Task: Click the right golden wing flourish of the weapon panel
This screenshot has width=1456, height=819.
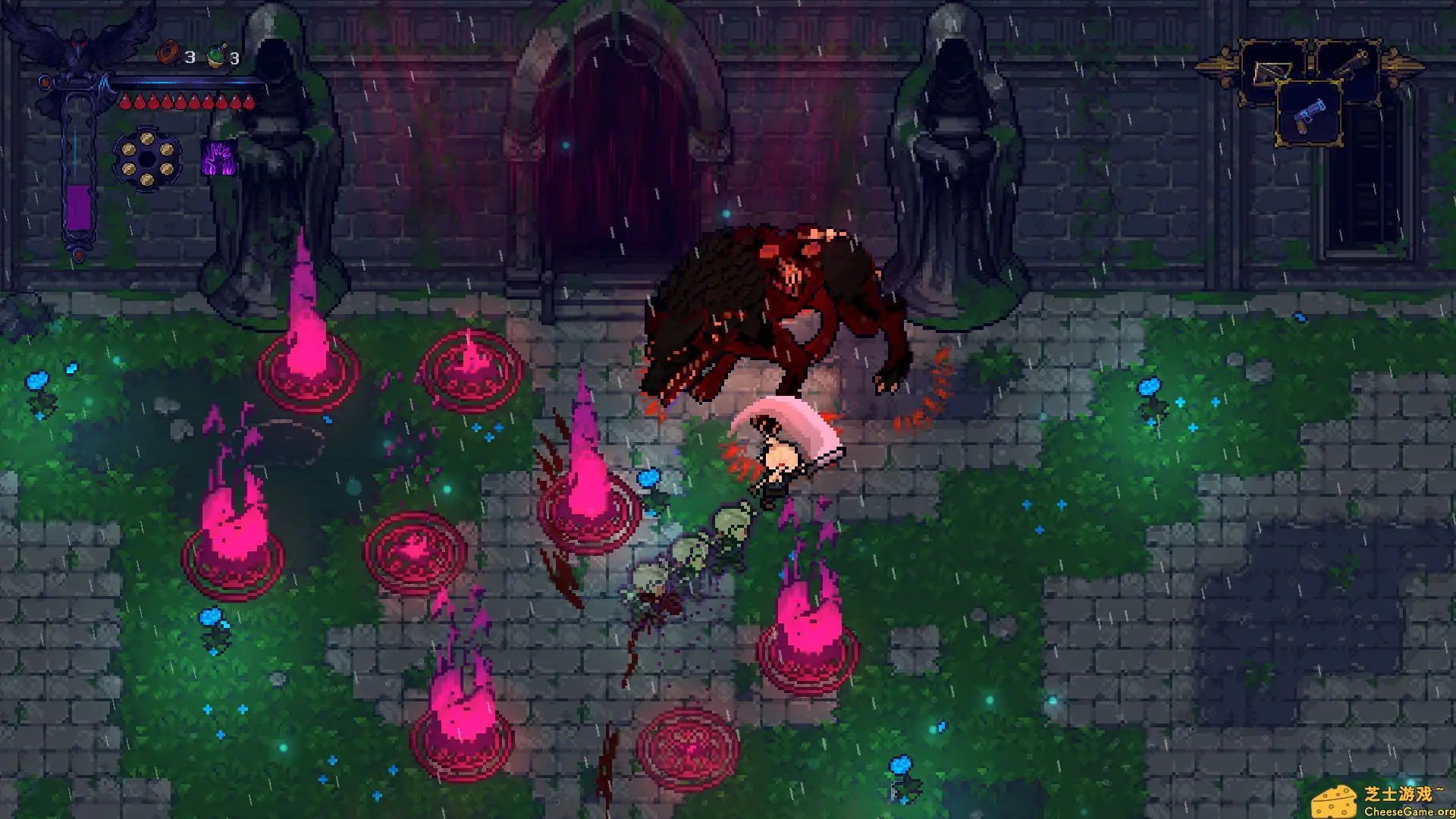Action: (x=1399, y=65)
